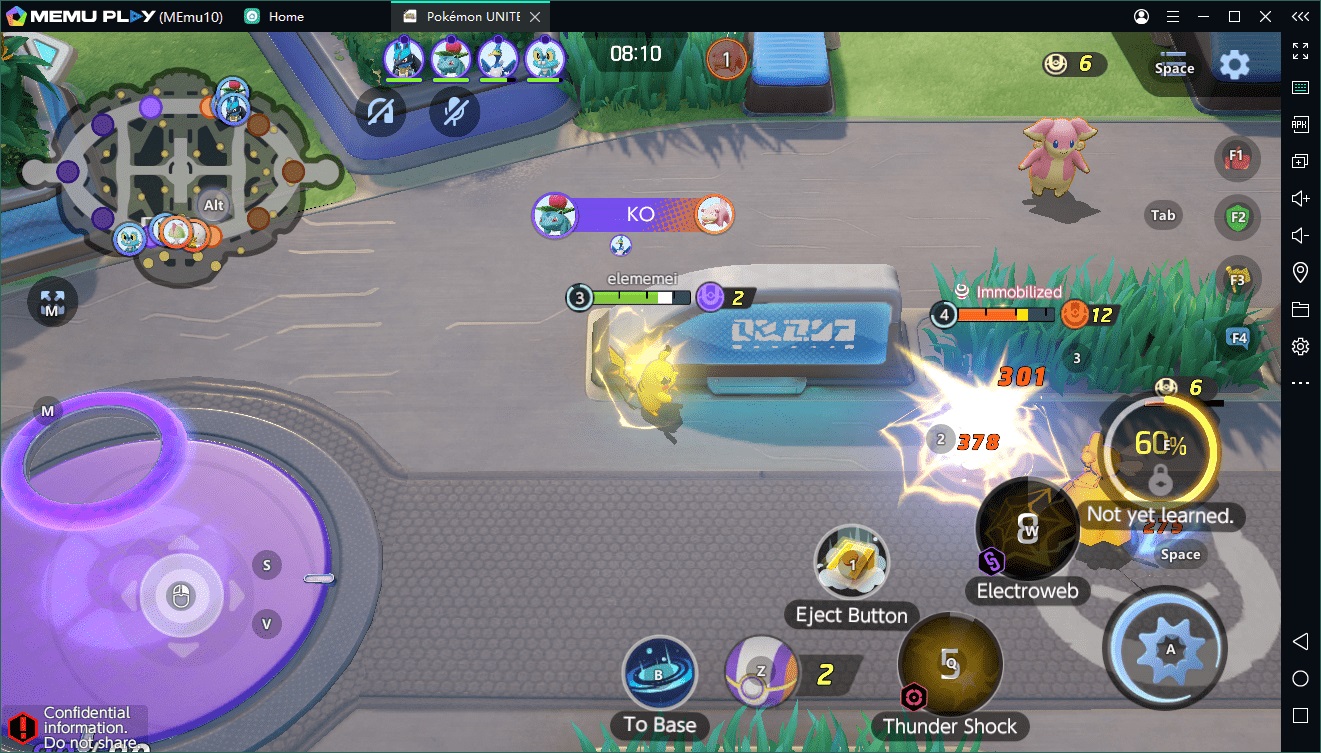Select Lucario's teammate portrait
Screen dimensions: 1321x753
[x=405, y=57]
